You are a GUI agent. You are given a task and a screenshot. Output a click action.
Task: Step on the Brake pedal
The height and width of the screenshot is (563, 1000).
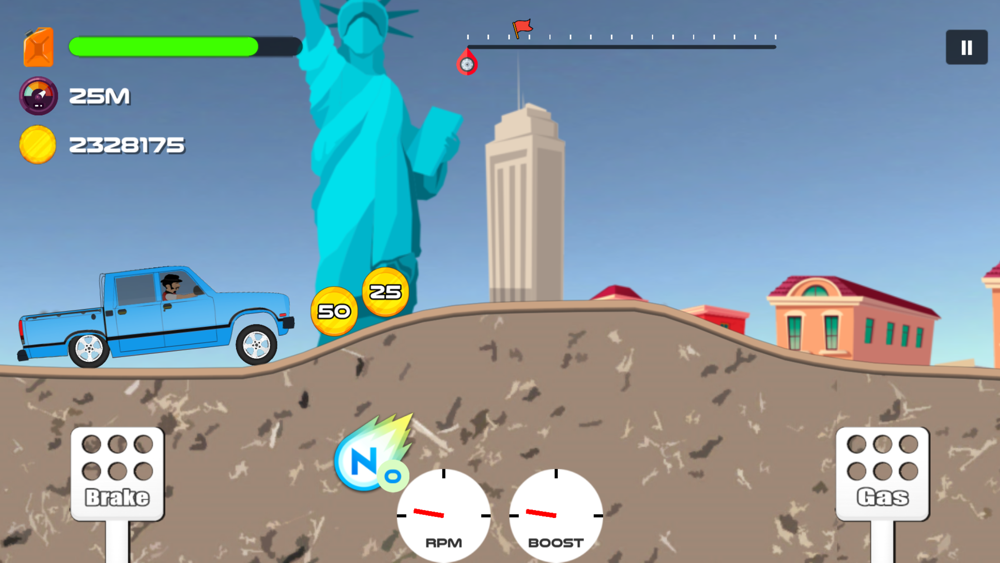117,474
